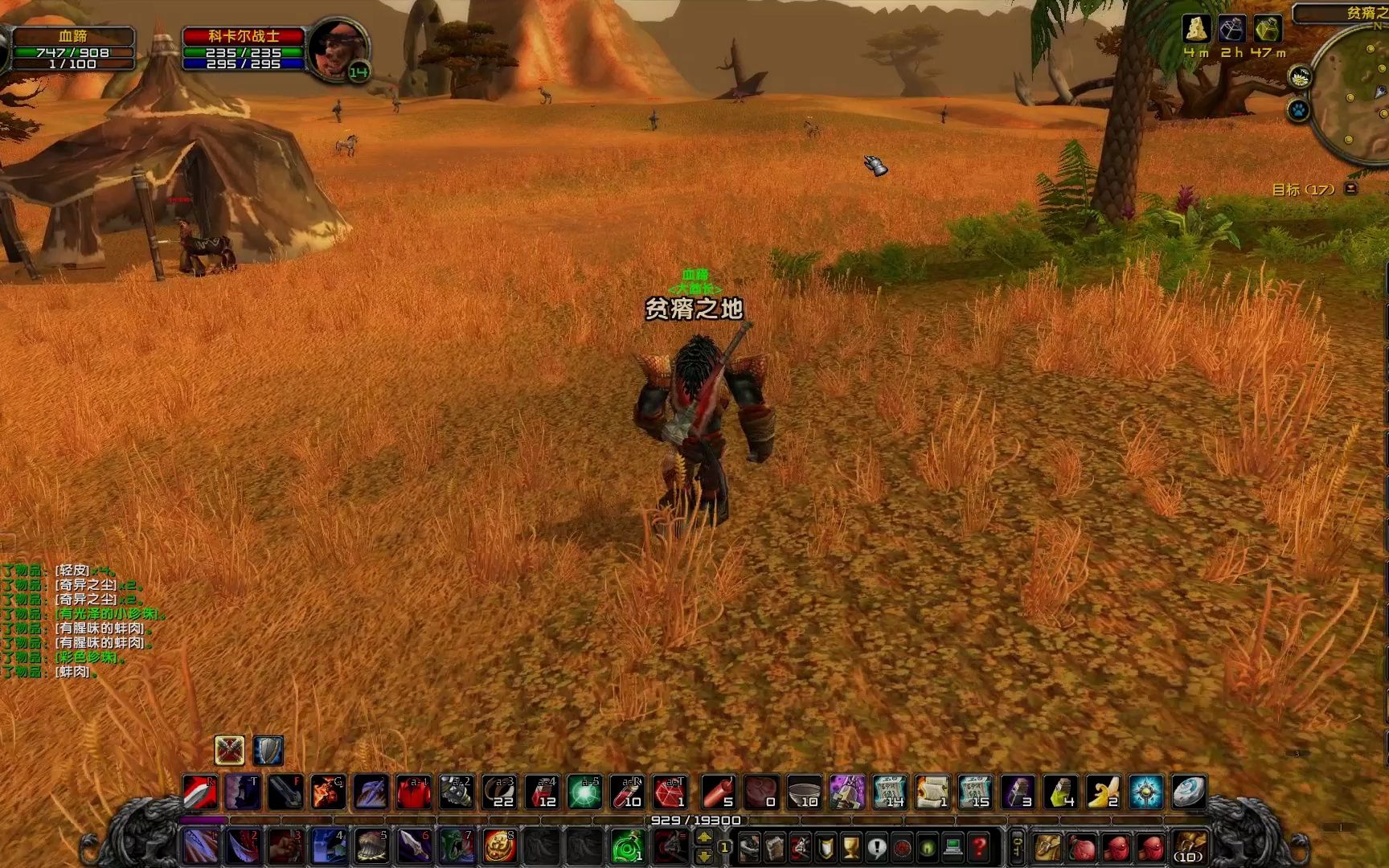The height and width of the screenshot is (868, 1389).
Task: Open the Quest Log exclamation bubble icon
Action: coord(877,849)
